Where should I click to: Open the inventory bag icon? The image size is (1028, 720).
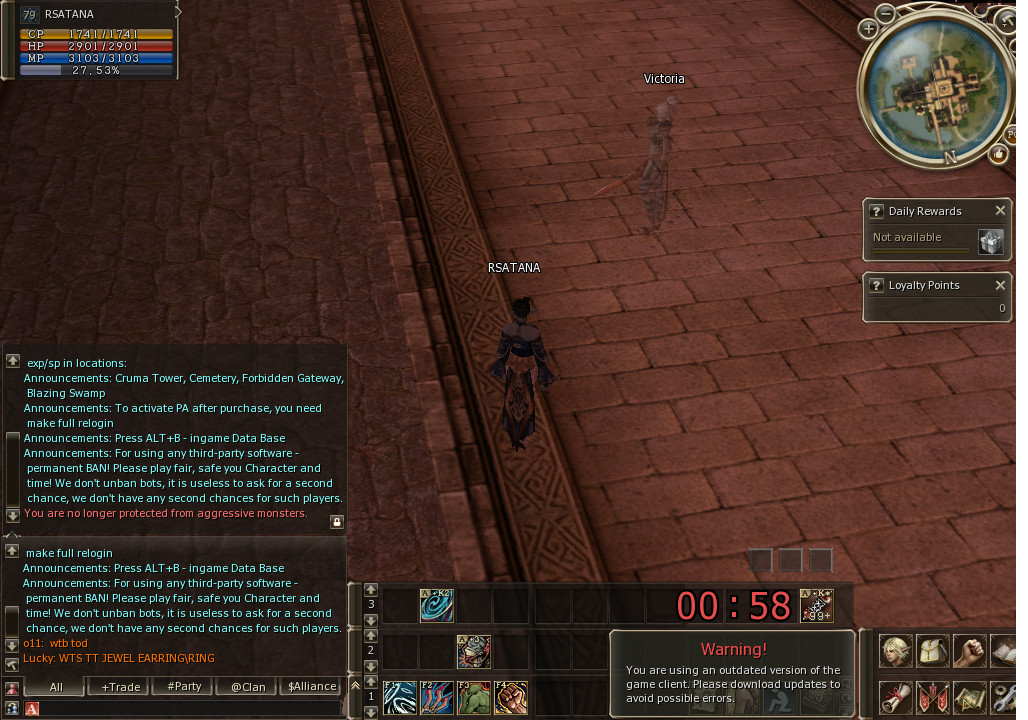pos(932,651)
